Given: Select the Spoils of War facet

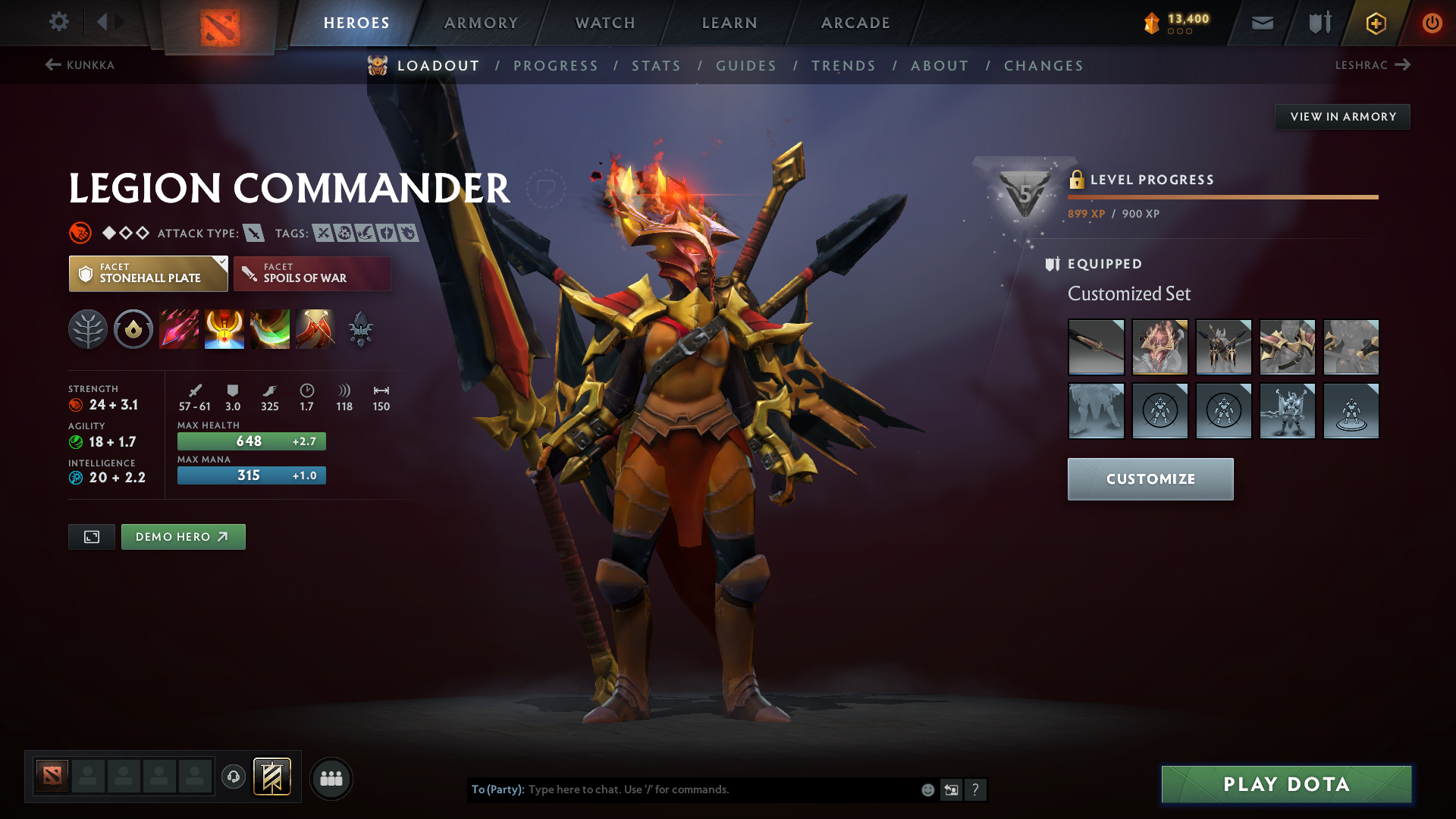Looking at the screenshot, I should (312, 274).
